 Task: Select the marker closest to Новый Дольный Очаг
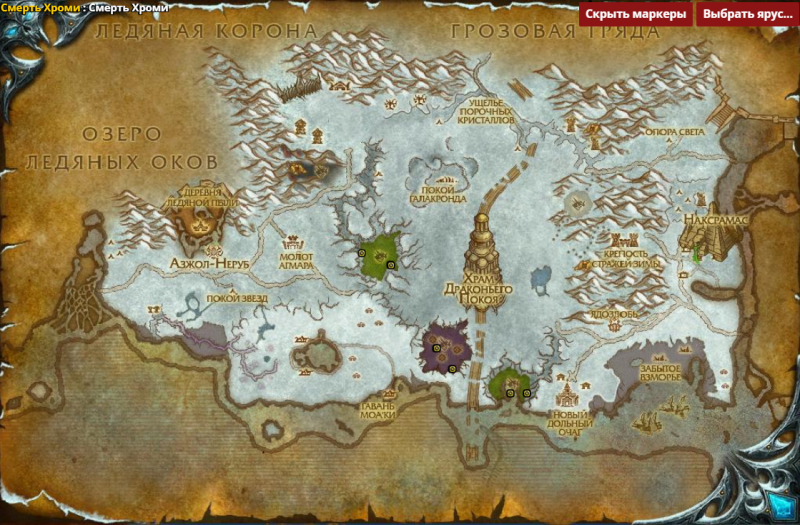click(x=527, y=393)
